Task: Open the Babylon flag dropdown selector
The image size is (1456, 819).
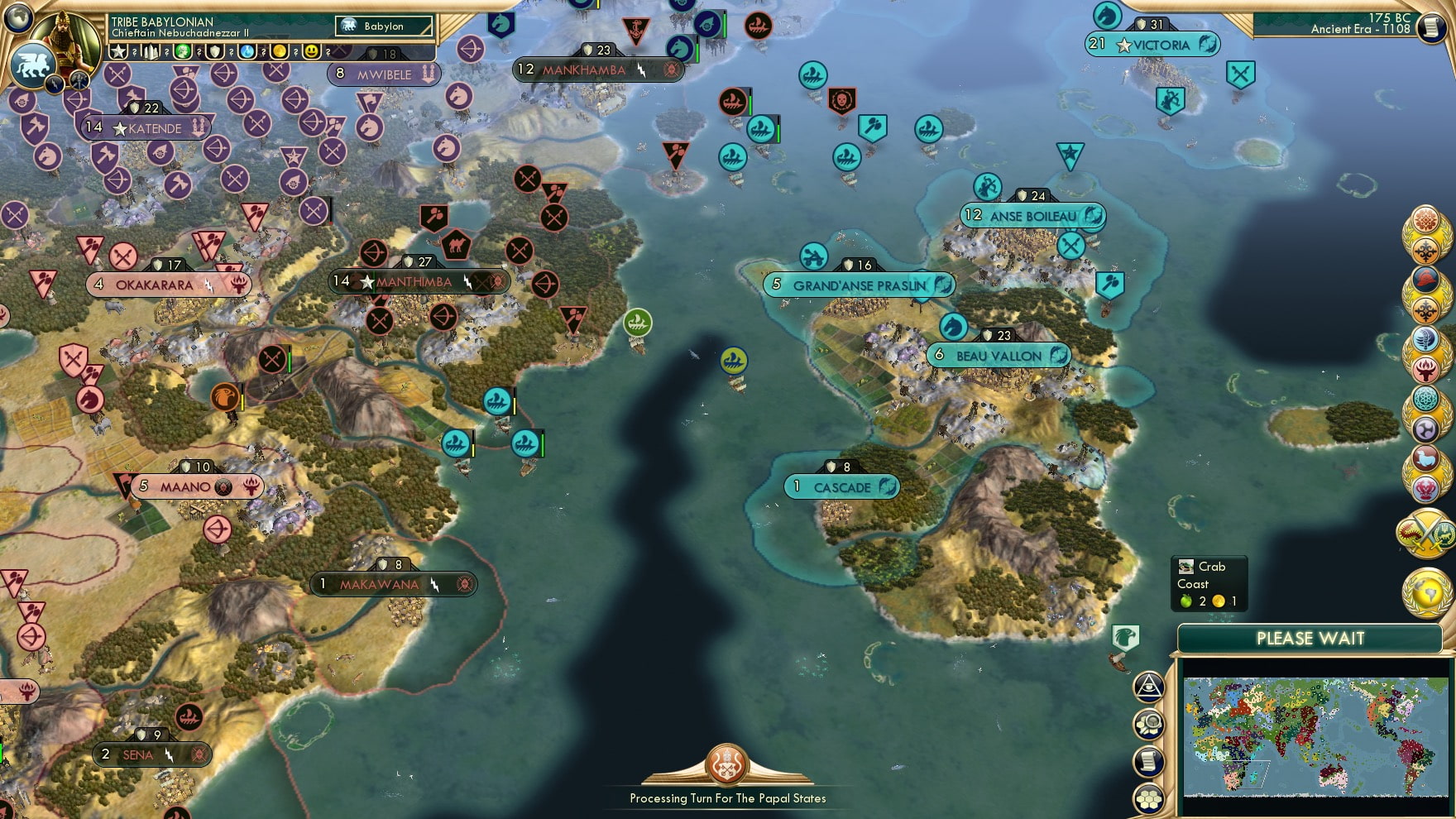Action: [385, 26]
